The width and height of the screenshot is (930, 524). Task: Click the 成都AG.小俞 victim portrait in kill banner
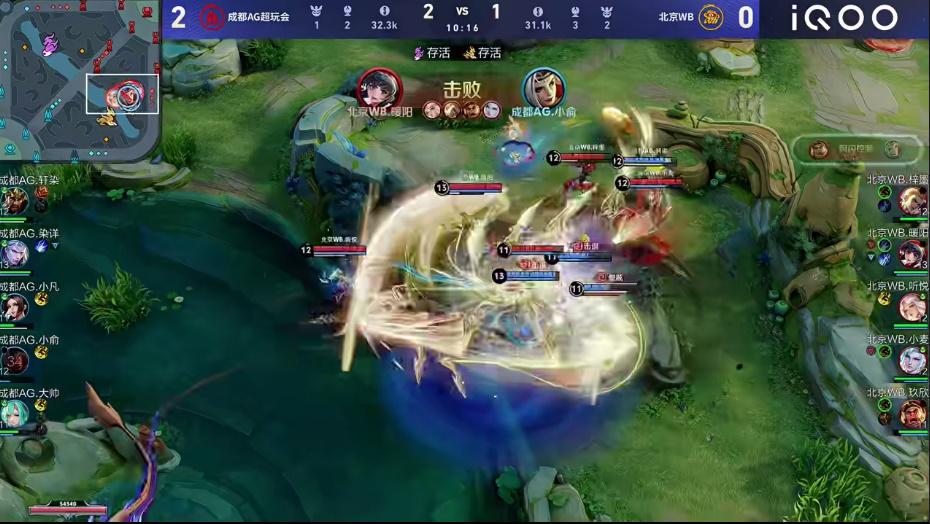543,87
